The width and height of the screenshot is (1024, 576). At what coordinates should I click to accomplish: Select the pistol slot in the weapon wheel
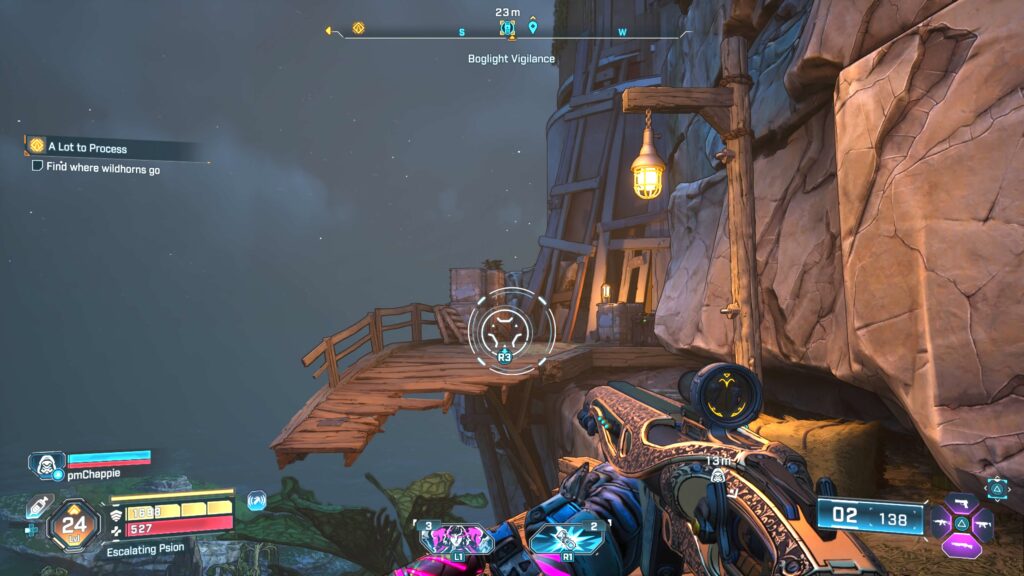click(x=962, y=501)
